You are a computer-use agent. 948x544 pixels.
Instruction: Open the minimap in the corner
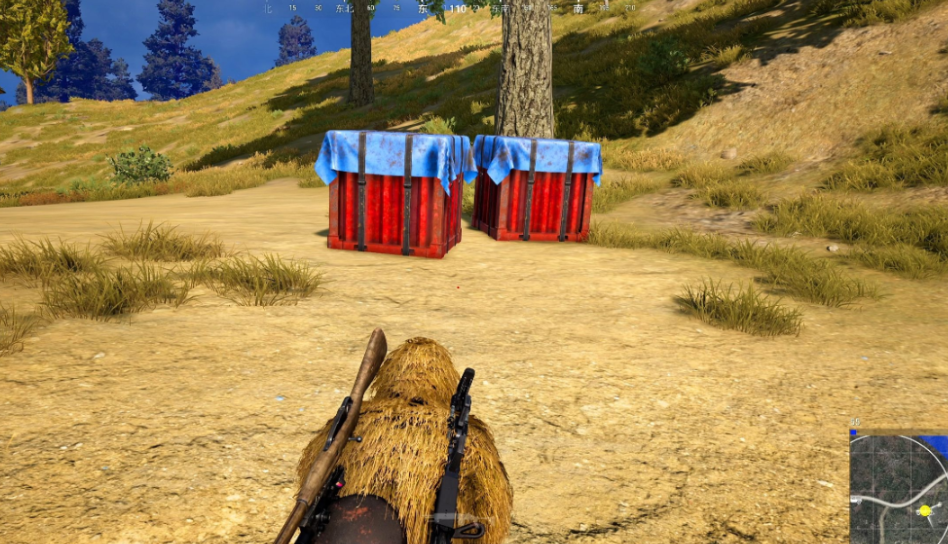[x=898, y=488]
